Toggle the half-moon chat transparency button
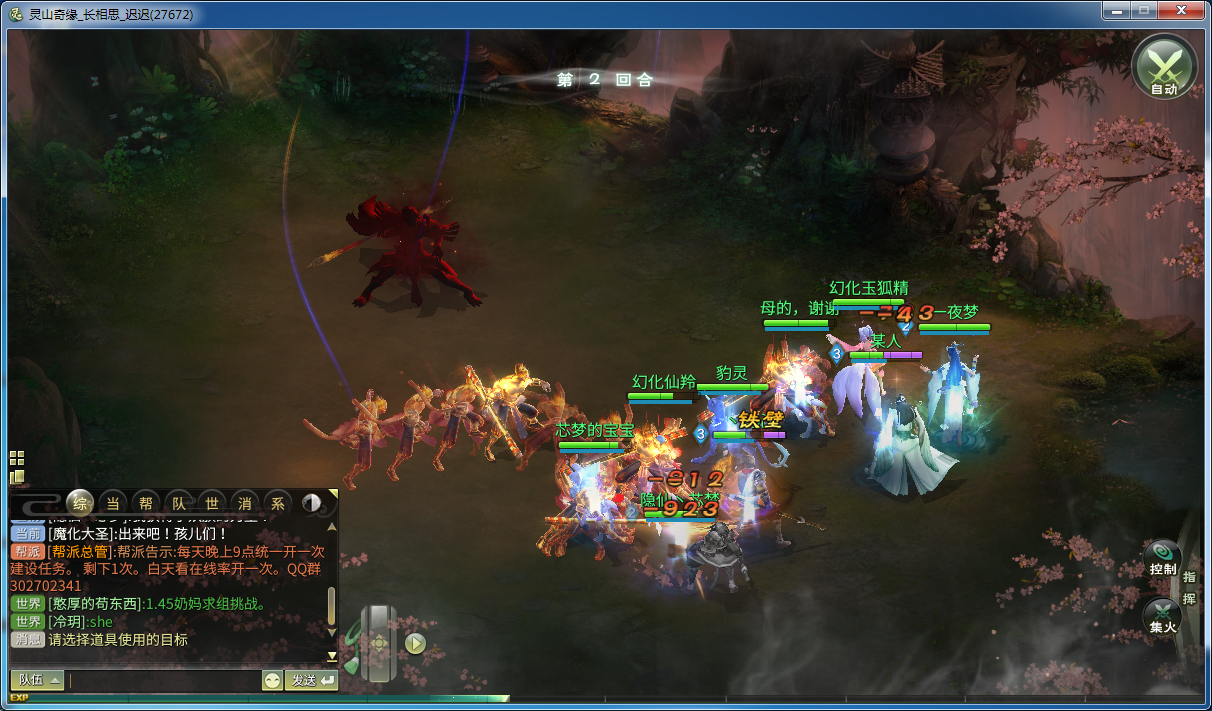 point(311,503)
